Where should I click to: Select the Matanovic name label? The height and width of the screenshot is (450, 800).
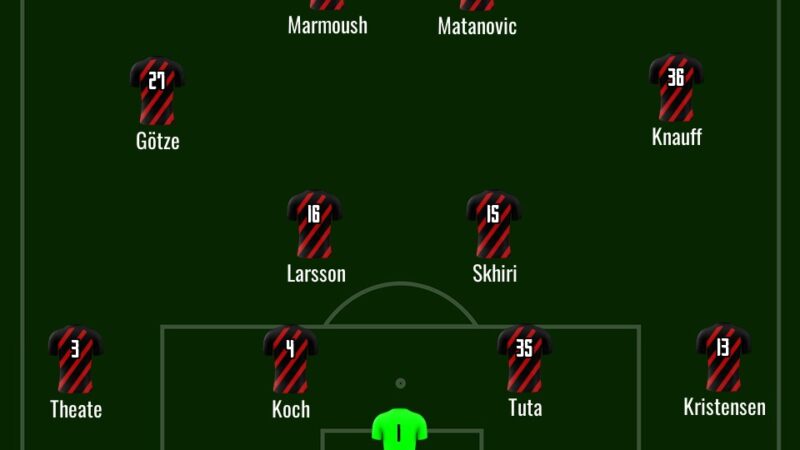click(x=477, y=26)
